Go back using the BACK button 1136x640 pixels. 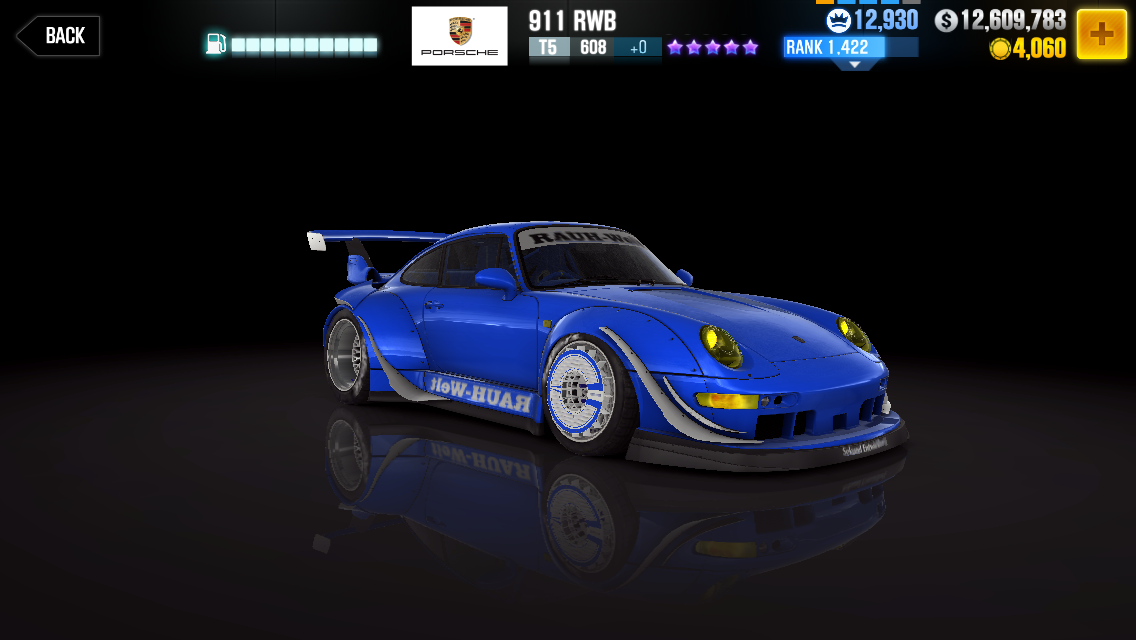58,36
